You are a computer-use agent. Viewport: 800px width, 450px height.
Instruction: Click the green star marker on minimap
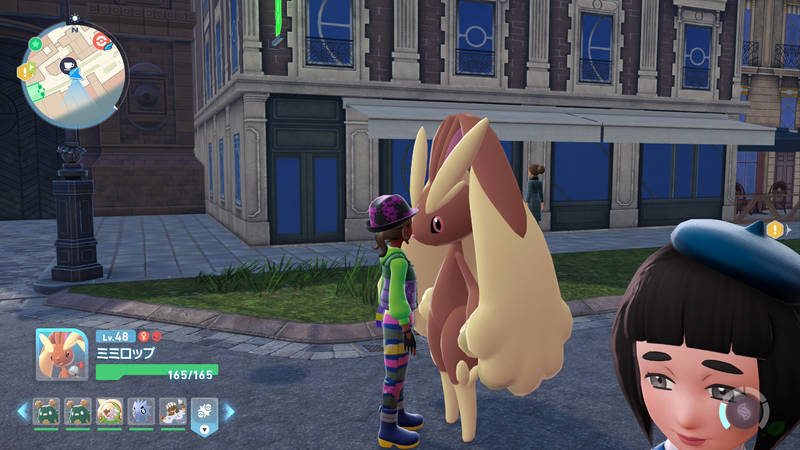coord(36,45)
